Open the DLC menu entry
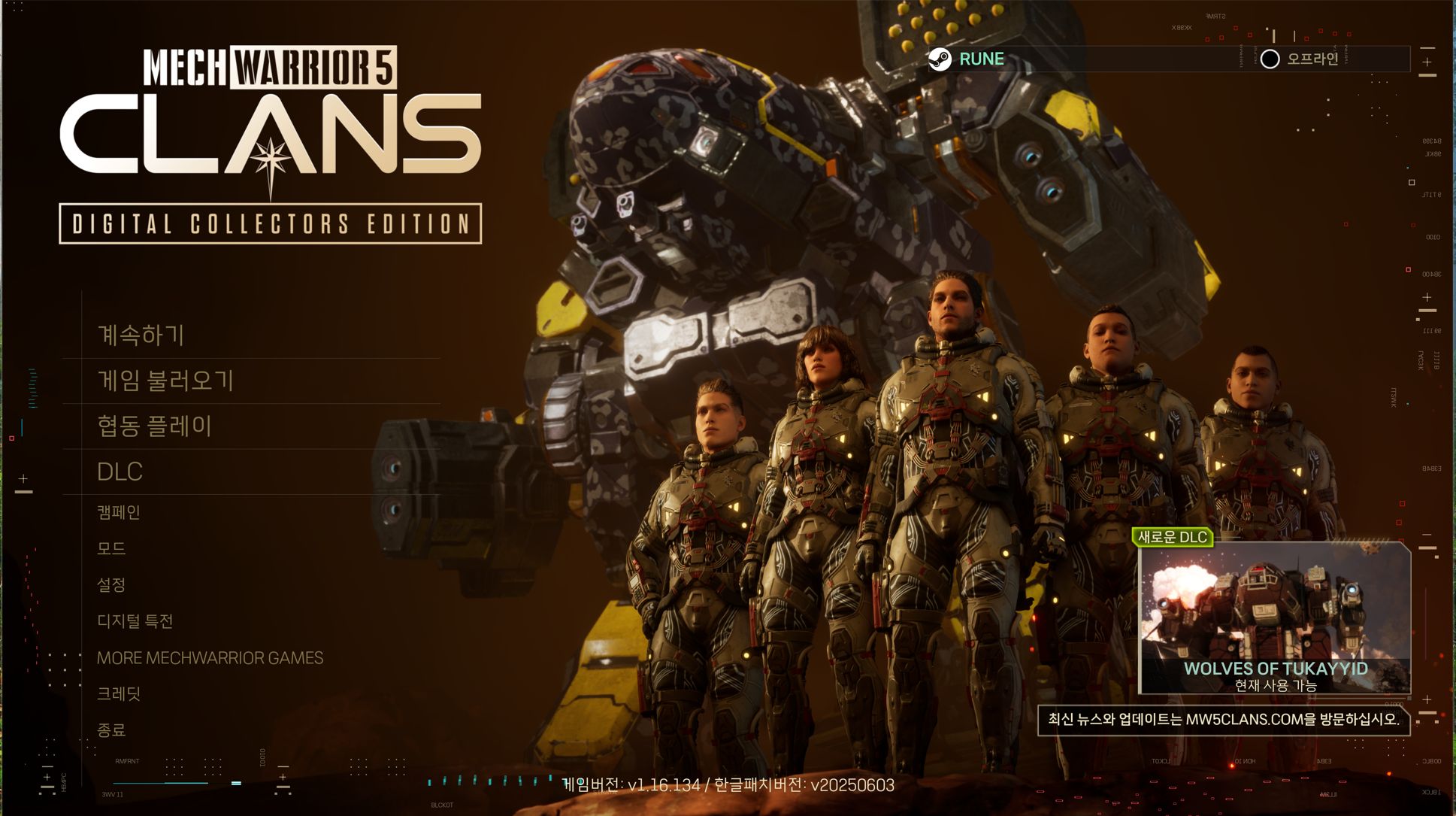Image resolution: width=1456 pixels, height=816 pixels. point(120,472)
